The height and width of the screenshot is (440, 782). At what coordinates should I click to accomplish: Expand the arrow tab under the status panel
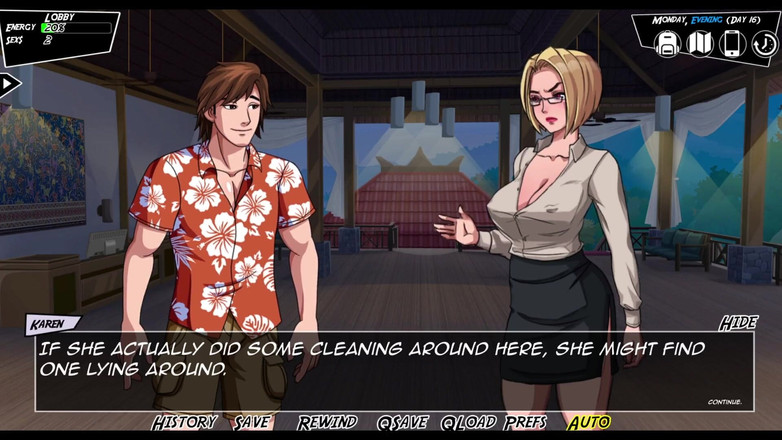pos(9,84)
